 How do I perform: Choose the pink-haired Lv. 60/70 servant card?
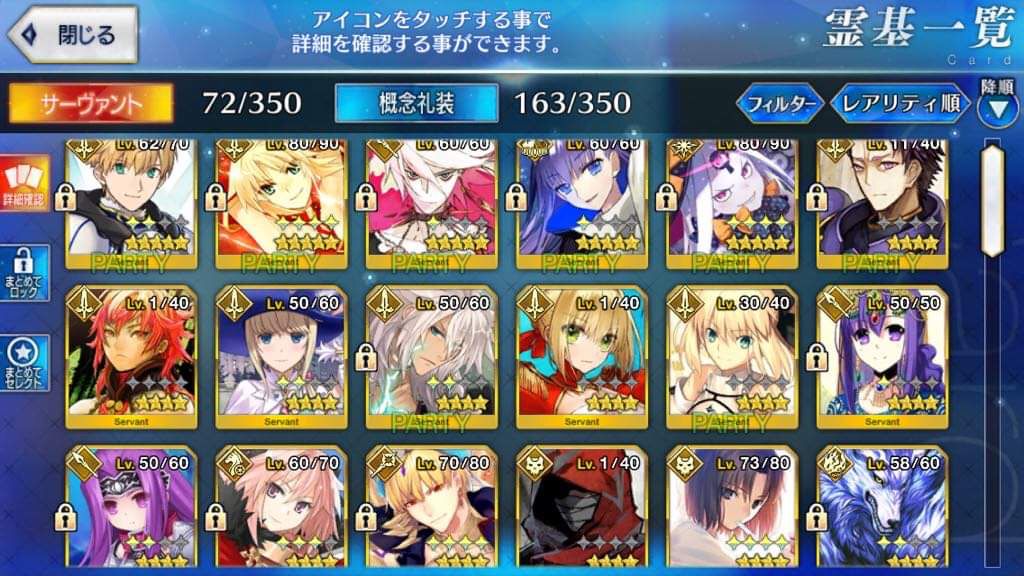281,510
